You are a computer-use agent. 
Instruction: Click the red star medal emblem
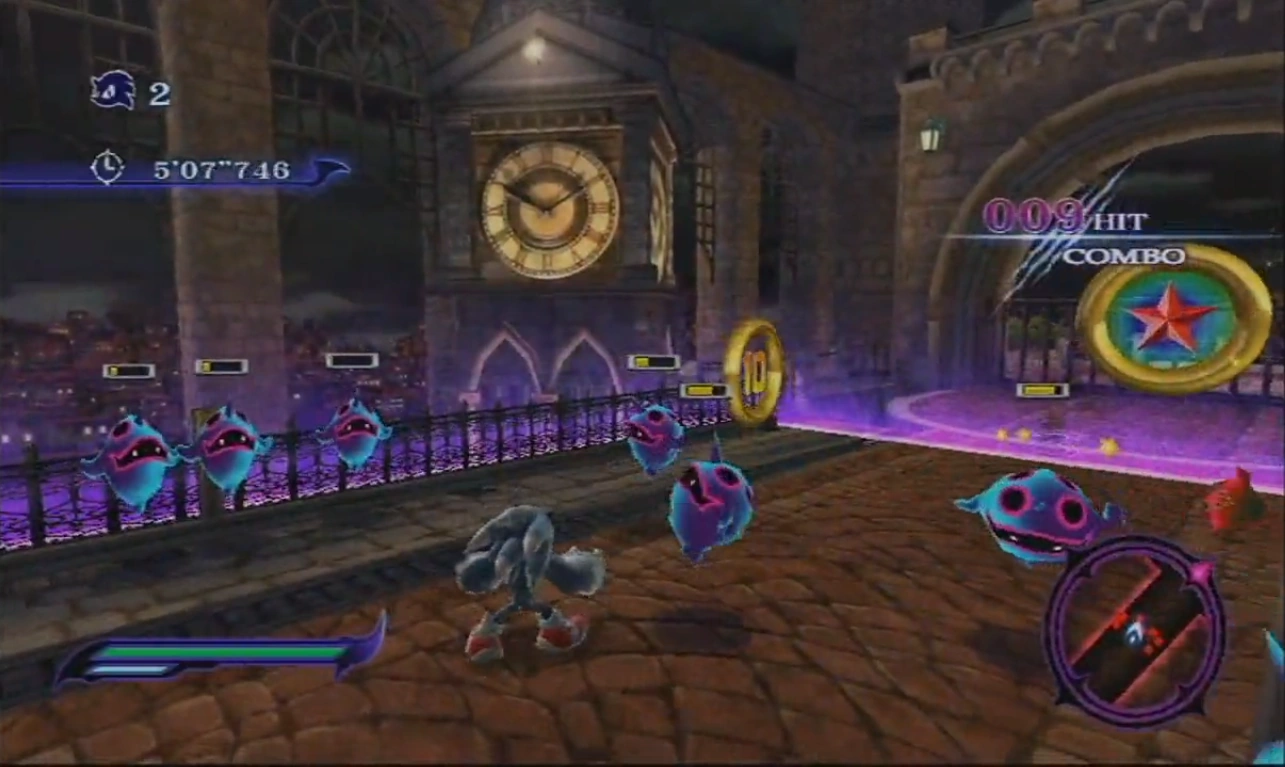point(1172,317)
